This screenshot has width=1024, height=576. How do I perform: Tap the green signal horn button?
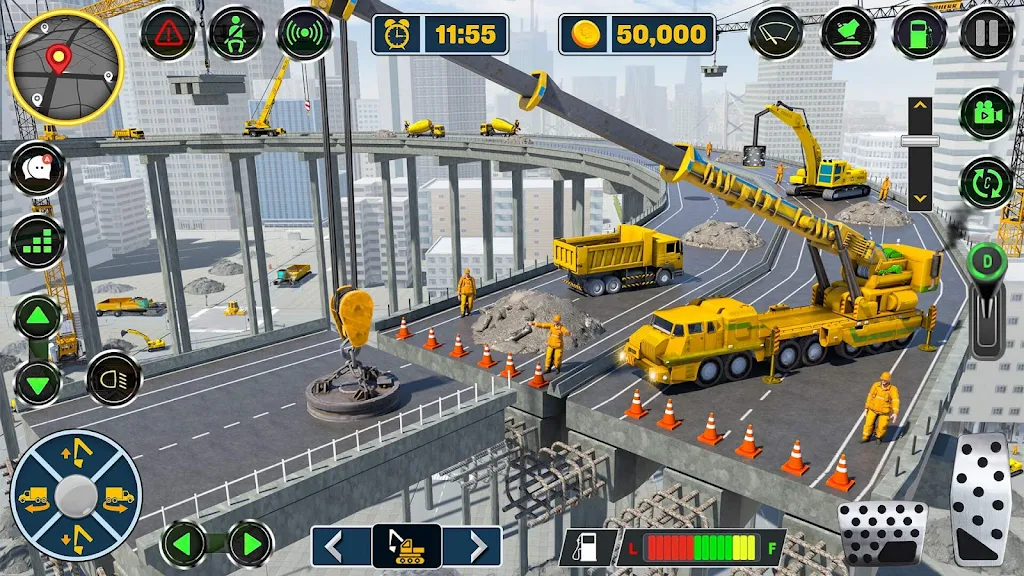coord(304,33)
